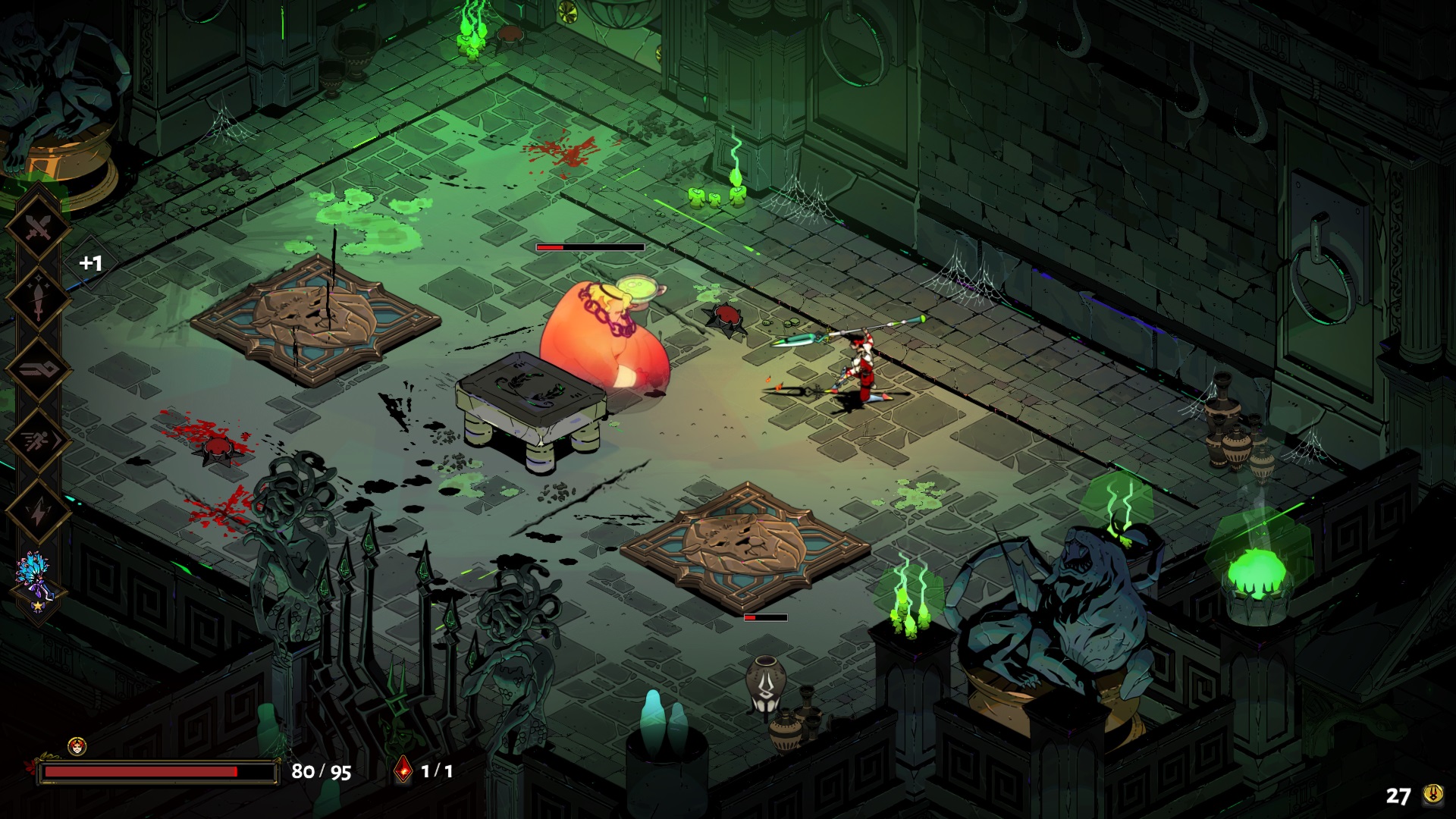Image resolution: width=1456 pixels, height=819 pixels.
Task: Click the gold Obol coin icon
Action: pyautogui.click(x=1432, y=794)
